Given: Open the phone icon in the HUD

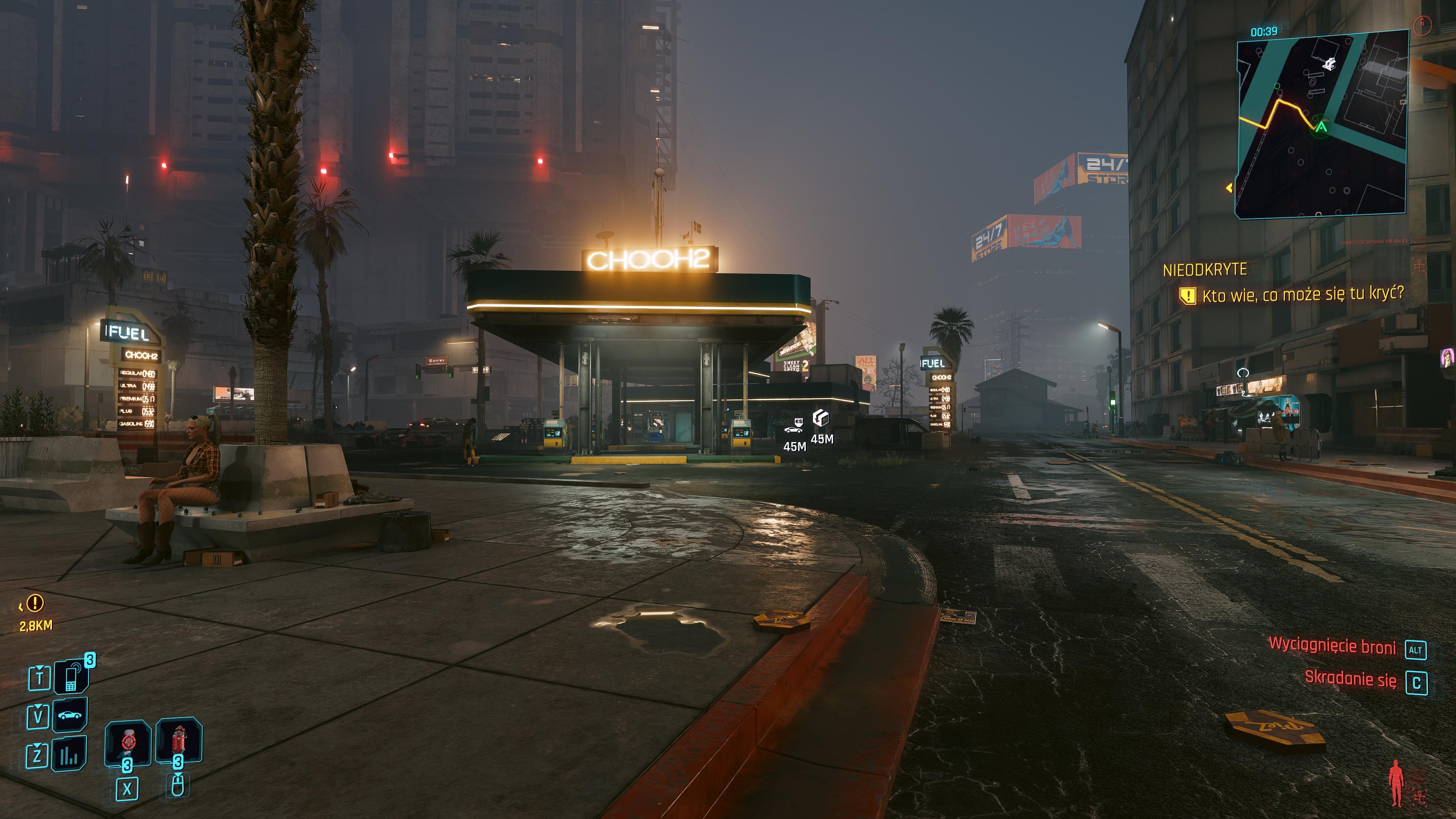Looking at the screenshot, I should coord(71,676).
